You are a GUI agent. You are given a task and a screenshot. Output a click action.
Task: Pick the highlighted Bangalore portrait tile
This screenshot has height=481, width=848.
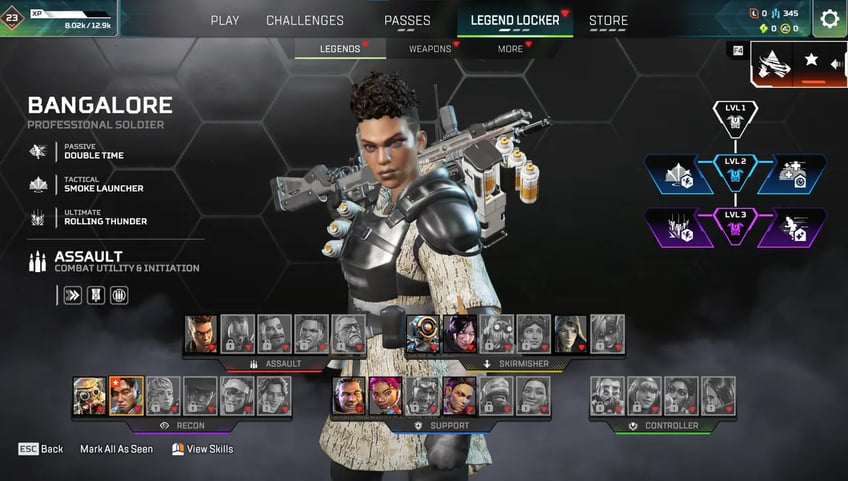pyautogui.click(x=126, y=395)
